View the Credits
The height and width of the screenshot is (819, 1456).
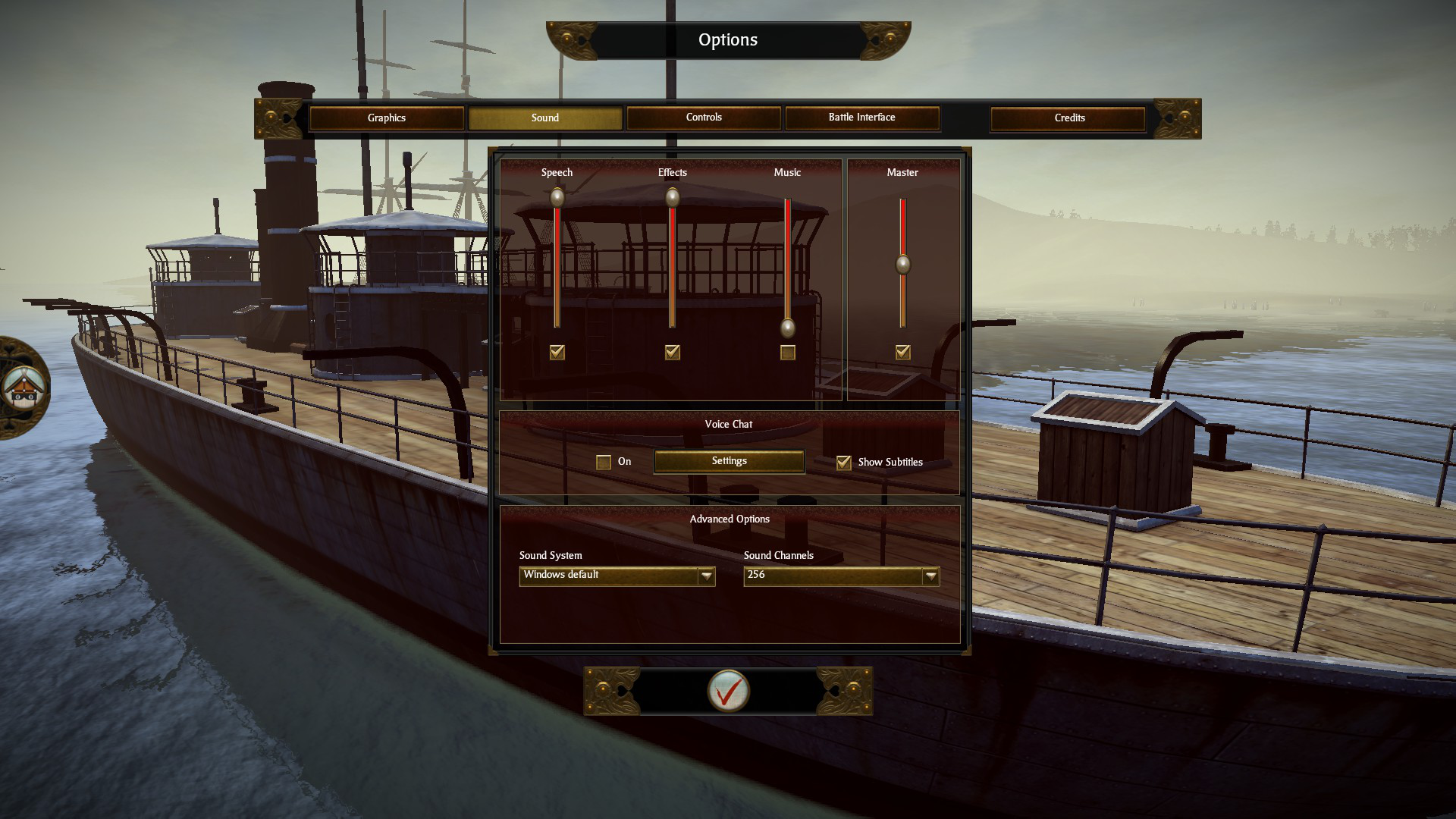[x=1068, y=118]
